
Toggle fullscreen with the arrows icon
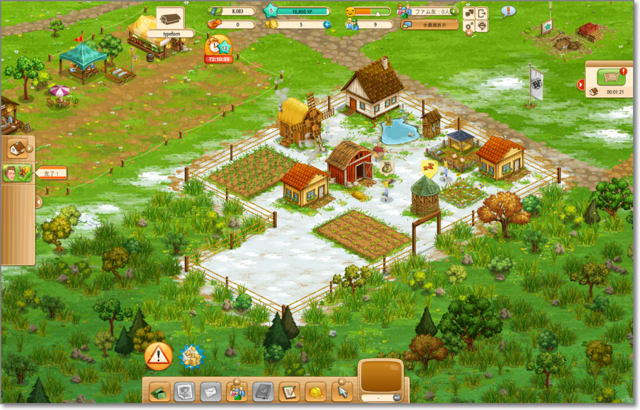point(469,13)
